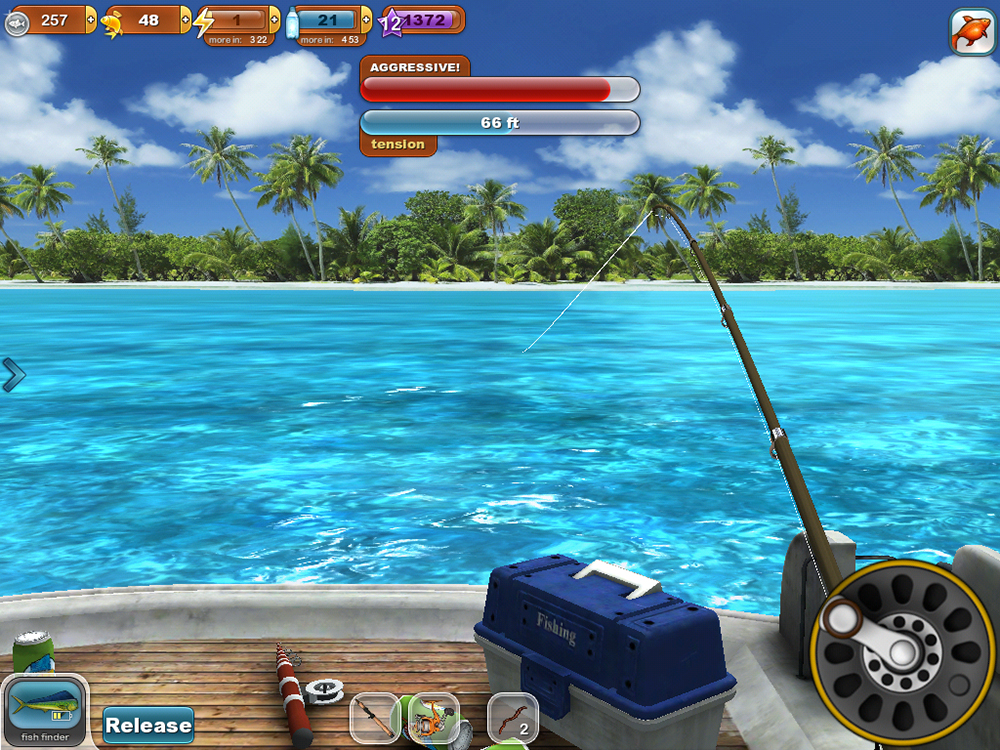Select the fishing rod equipment slot

click(376, 718)
